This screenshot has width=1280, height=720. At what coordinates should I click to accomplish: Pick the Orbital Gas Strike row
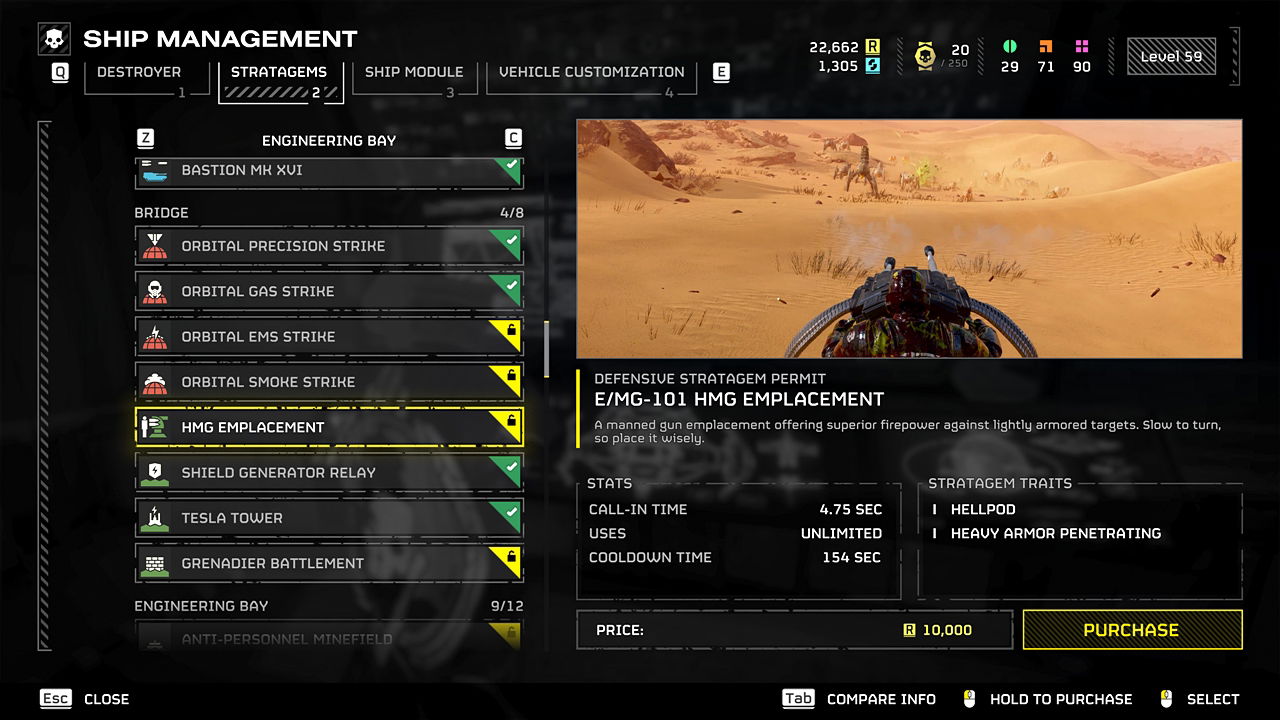tap(328, 291)
